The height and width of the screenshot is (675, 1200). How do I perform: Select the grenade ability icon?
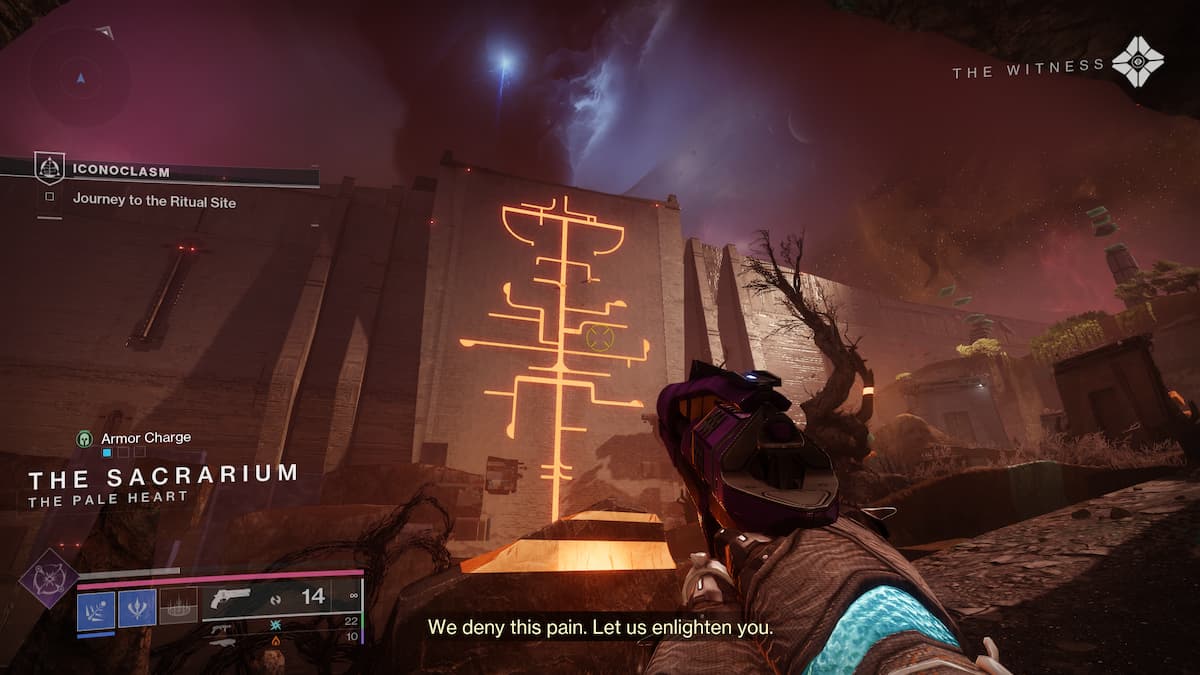pos(96,607)
